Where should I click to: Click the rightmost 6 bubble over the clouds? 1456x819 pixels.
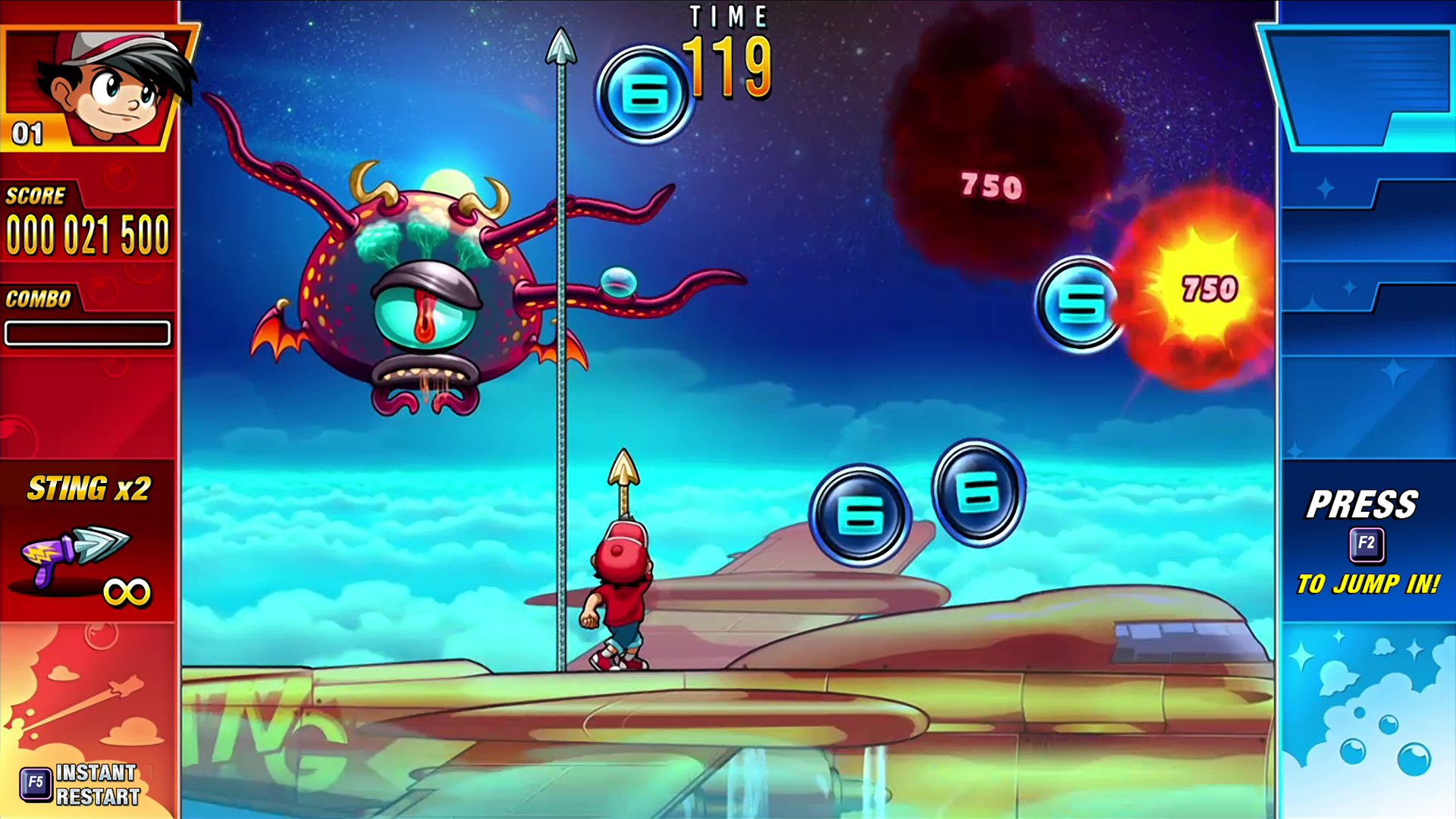coord(978,494)
